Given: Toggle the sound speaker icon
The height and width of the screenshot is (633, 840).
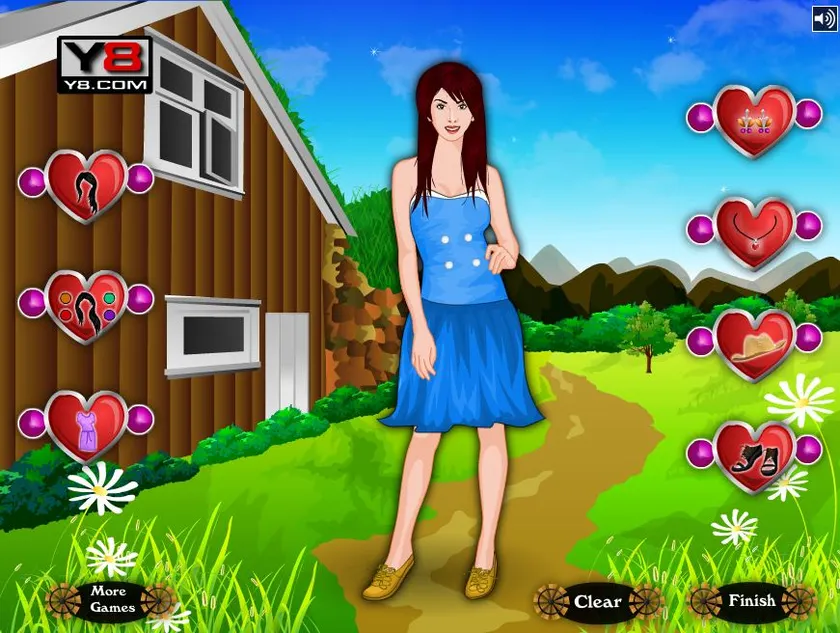Looking at the screenshot, I should coord(824,18).
